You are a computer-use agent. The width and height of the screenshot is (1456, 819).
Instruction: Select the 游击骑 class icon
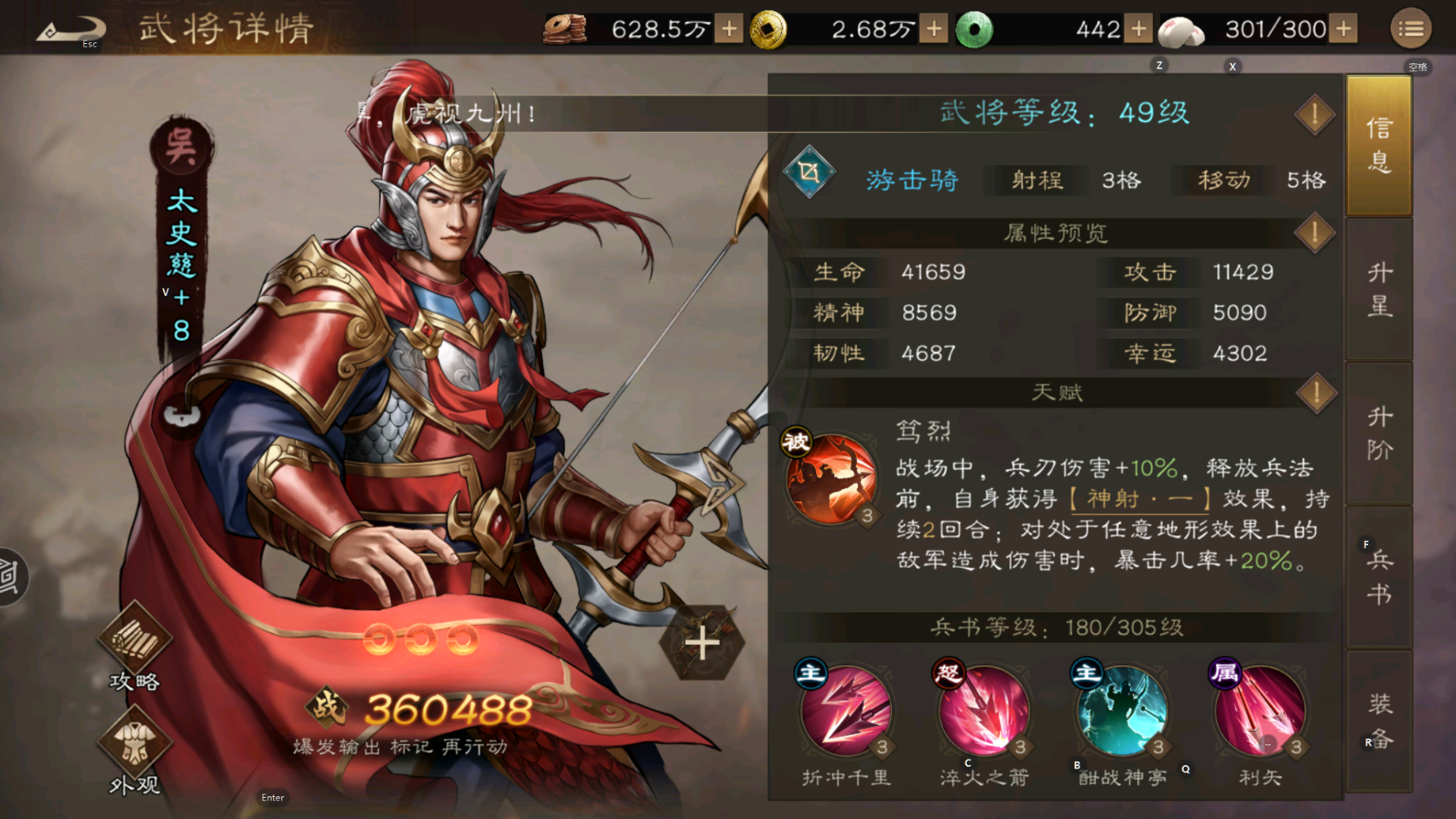pyautogui.click(x=809, y=171)
